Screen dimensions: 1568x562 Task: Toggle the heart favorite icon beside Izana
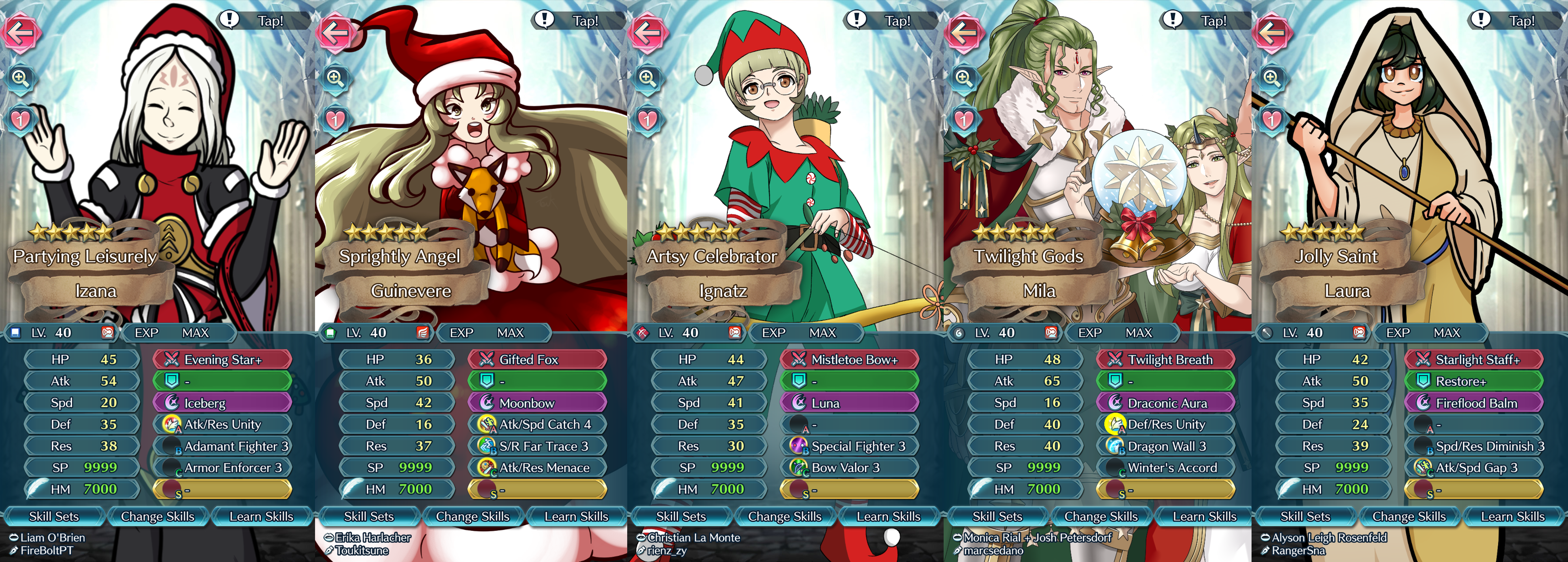click(x=21, y=119)
